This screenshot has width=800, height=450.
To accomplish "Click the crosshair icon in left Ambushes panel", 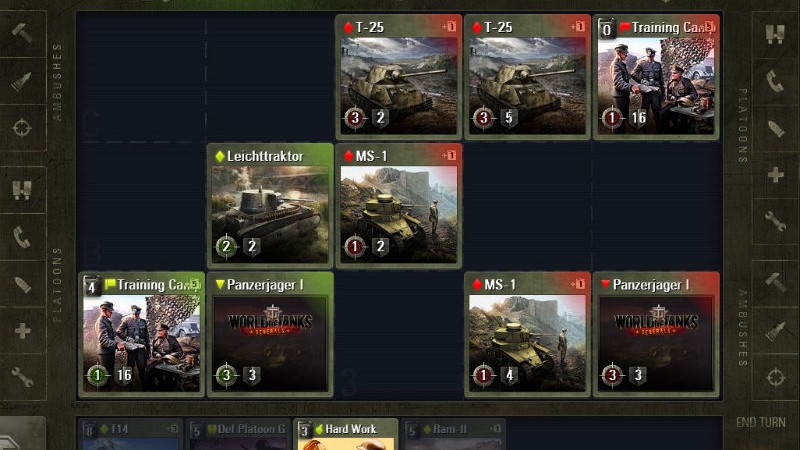I will coord(22,127).
